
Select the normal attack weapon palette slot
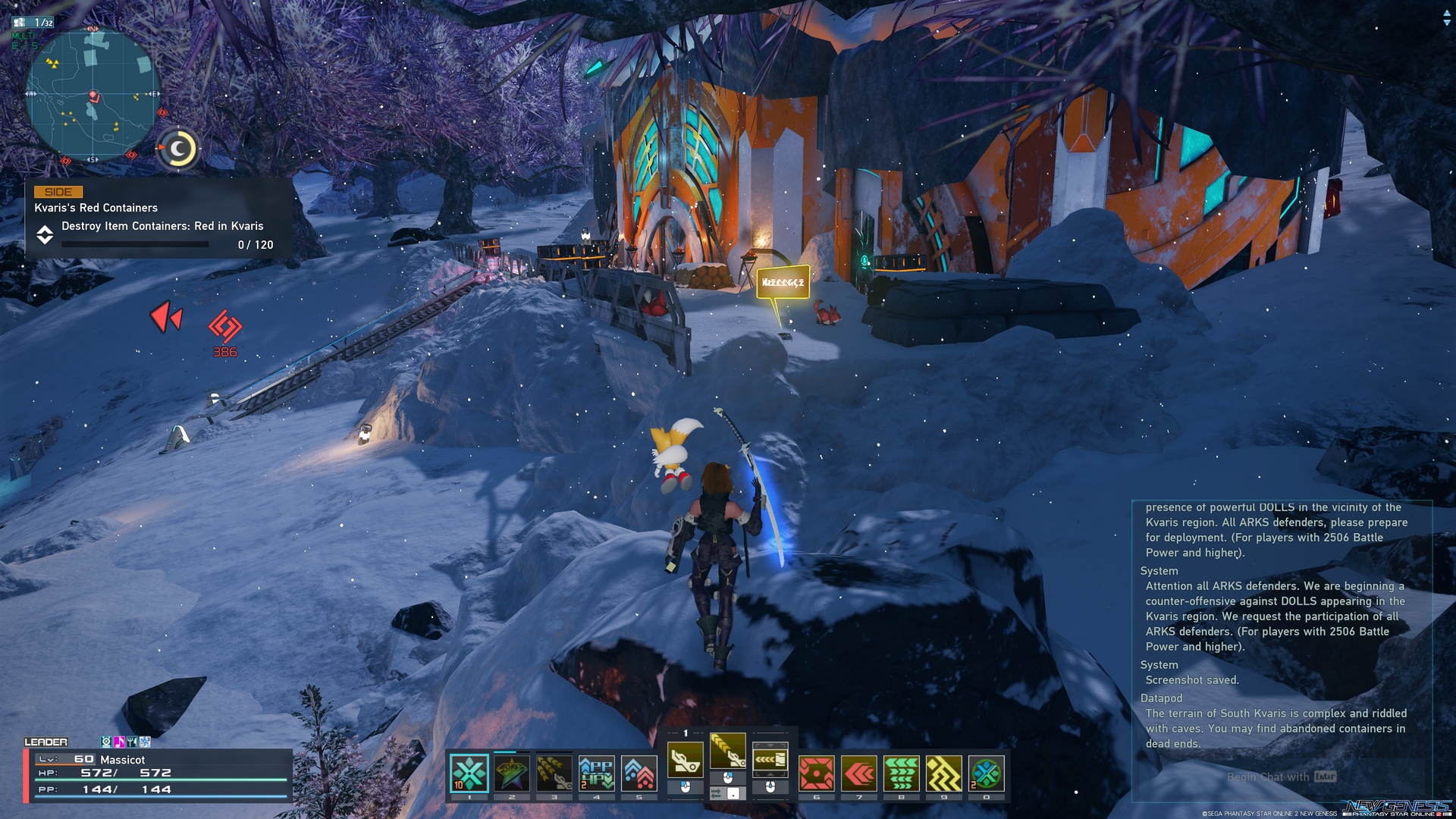[x=686, y=759]
